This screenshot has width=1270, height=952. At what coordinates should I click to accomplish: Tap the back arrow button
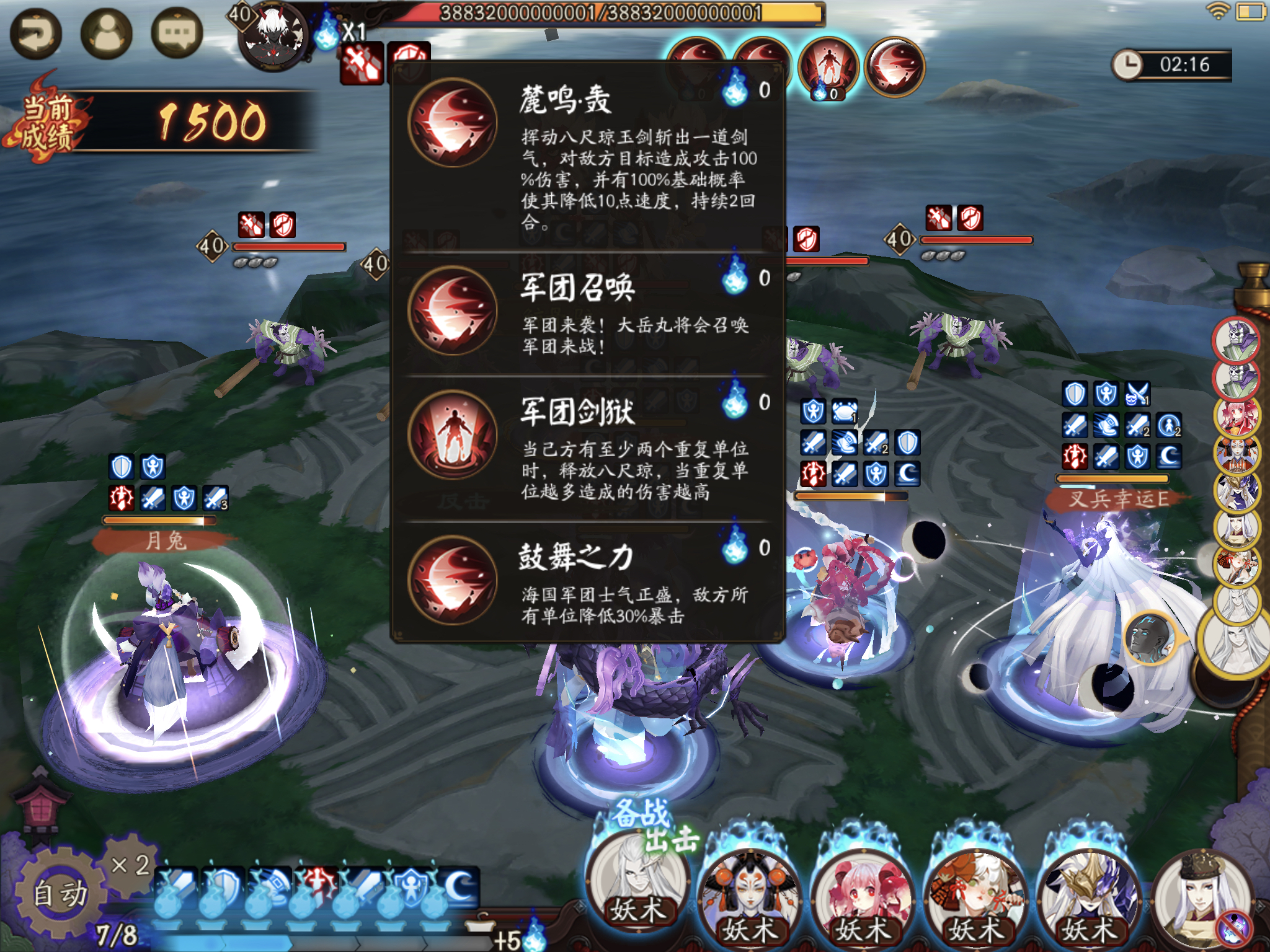click(35, 34)
